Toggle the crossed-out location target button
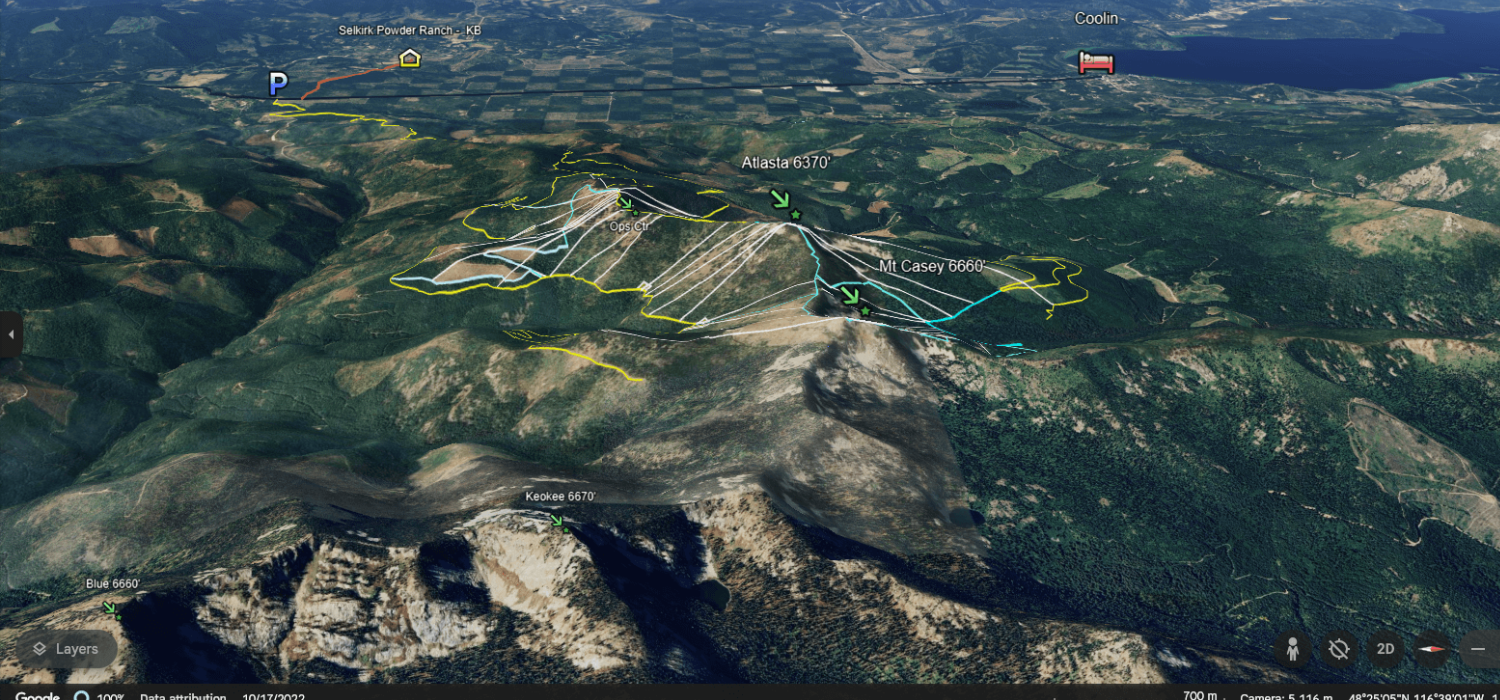This screenshot has width=1500, height=700. [1339, 649]
